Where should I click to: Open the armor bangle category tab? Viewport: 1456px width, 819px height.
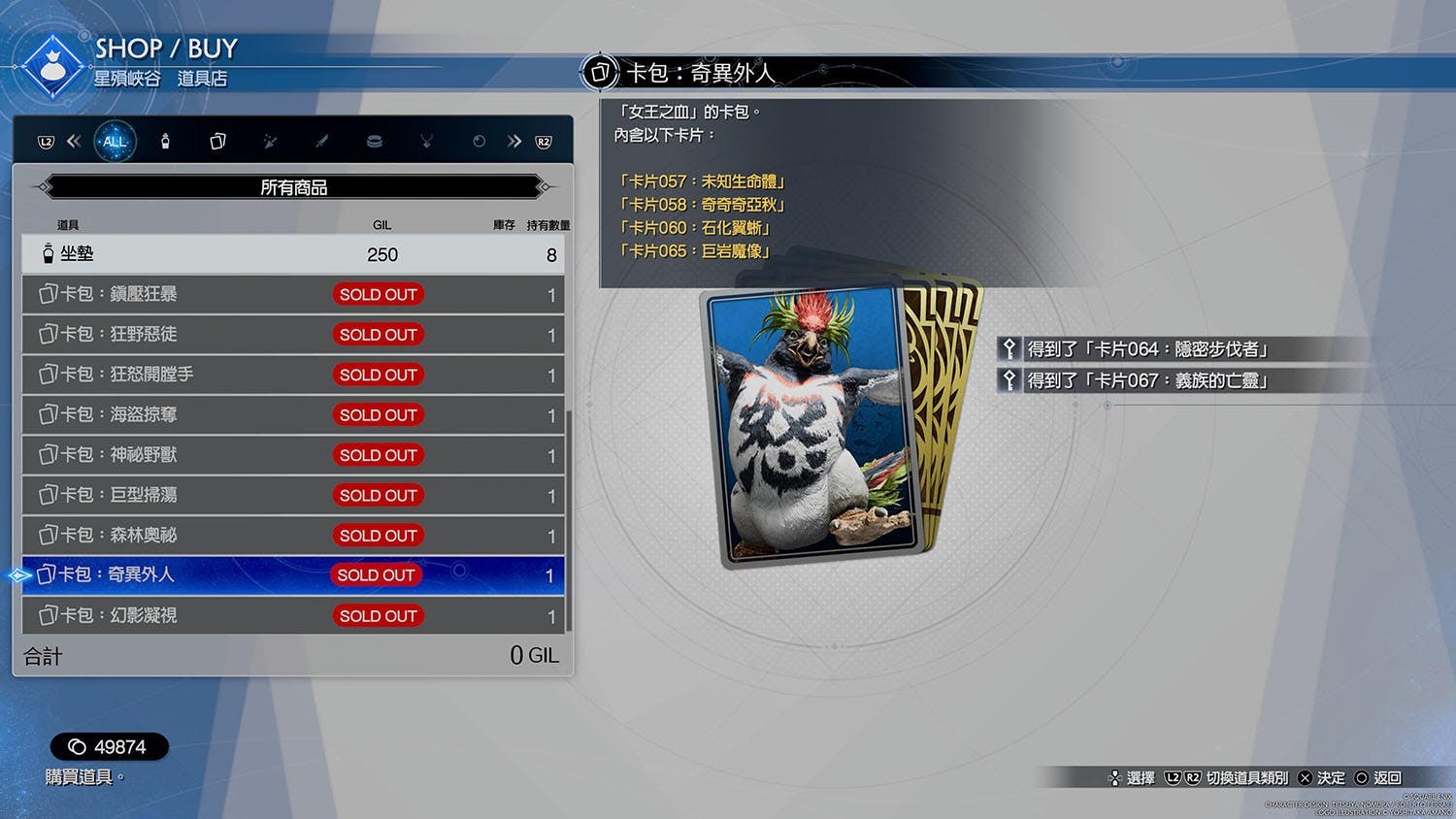(x=374, y=142)
